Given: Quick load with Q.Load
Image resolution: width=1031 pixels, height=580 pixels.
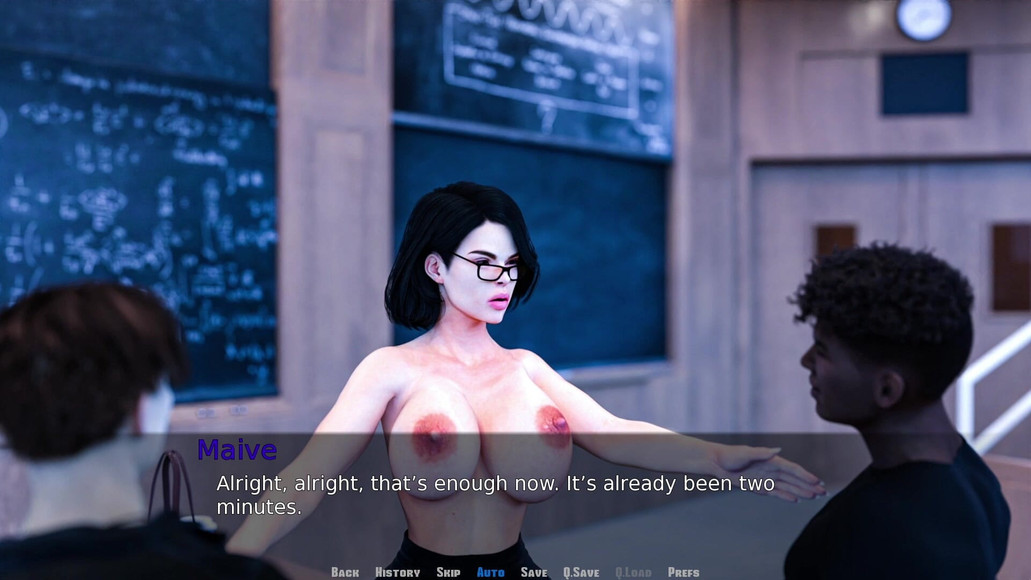Looking at the screenshot, I should (633, 572).
